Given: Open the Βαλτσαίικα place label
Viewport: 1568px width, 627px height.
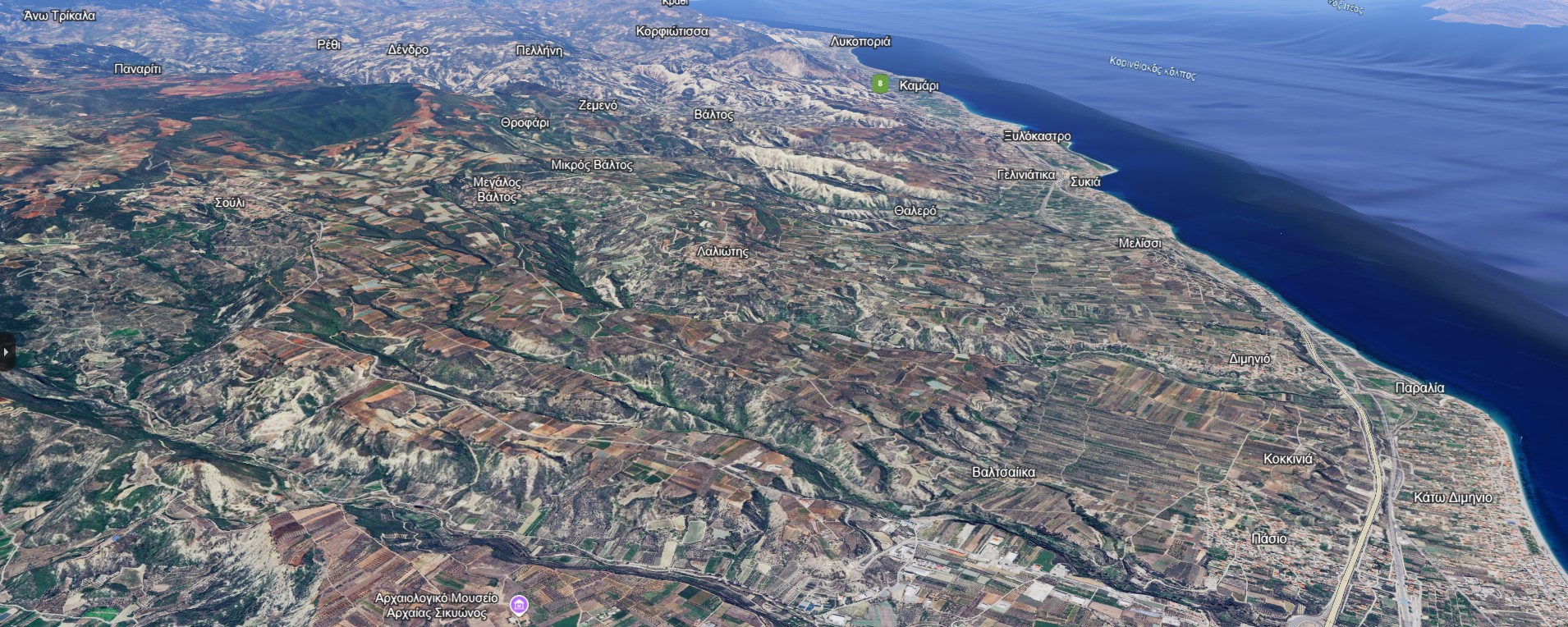Looking at the screenshot, I should pyautogui.click(x=1003, y=473).
